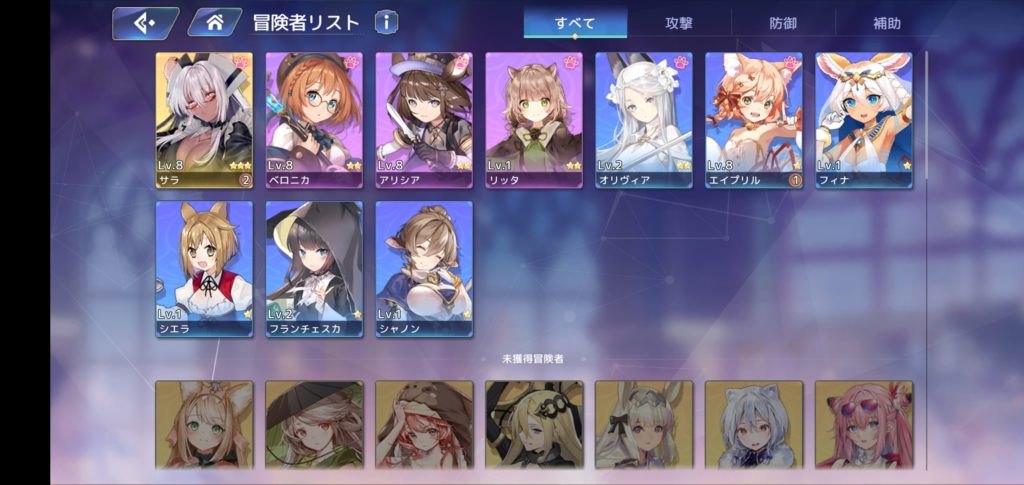Image resolution: width=1024 pixels, height=485 pixels.
Task: Select the サラ adventurer card
Action: point(204,119)
